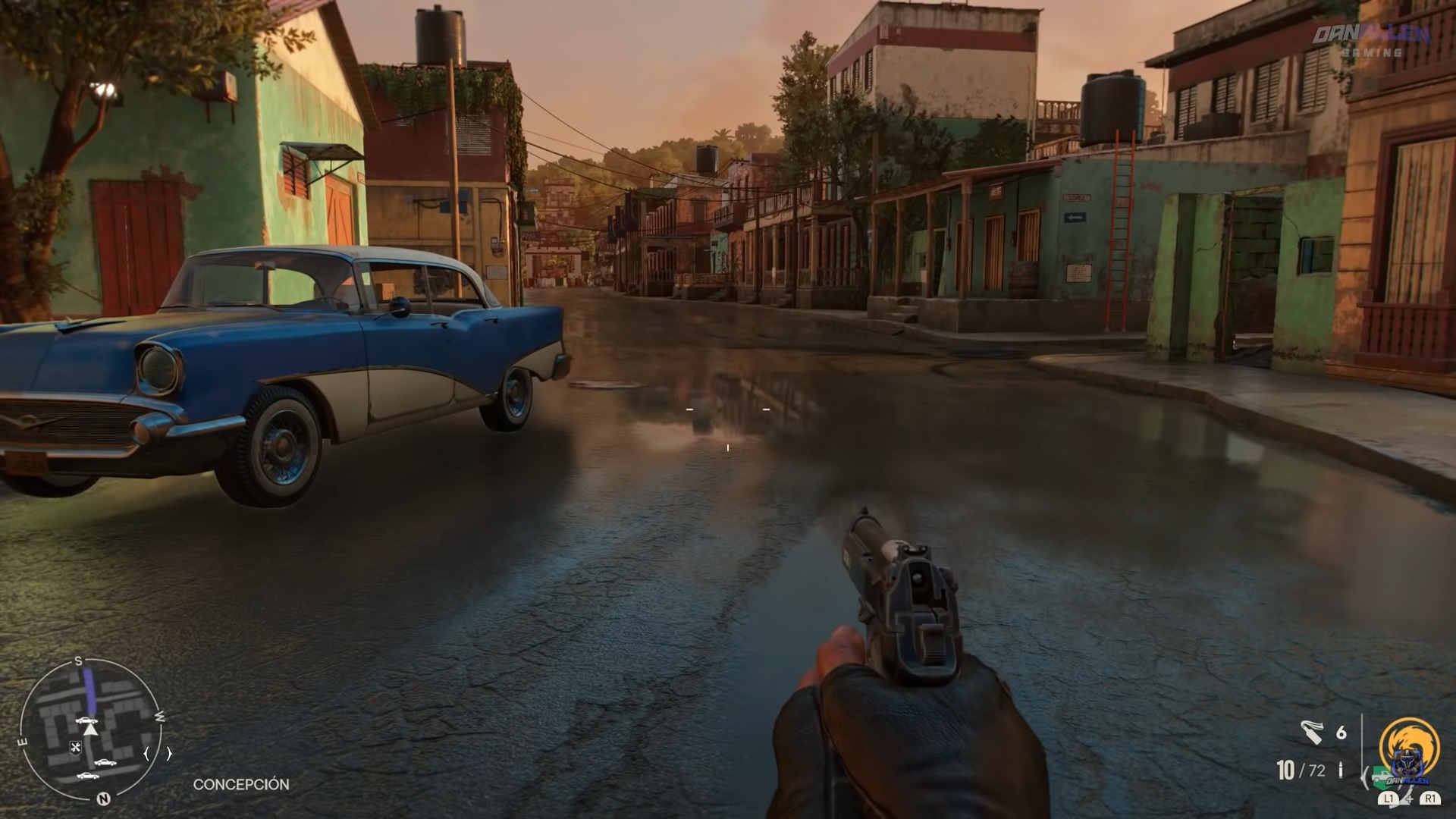
Task: Click the 10/72 ammunition counter
Action: pos(1301,770)
